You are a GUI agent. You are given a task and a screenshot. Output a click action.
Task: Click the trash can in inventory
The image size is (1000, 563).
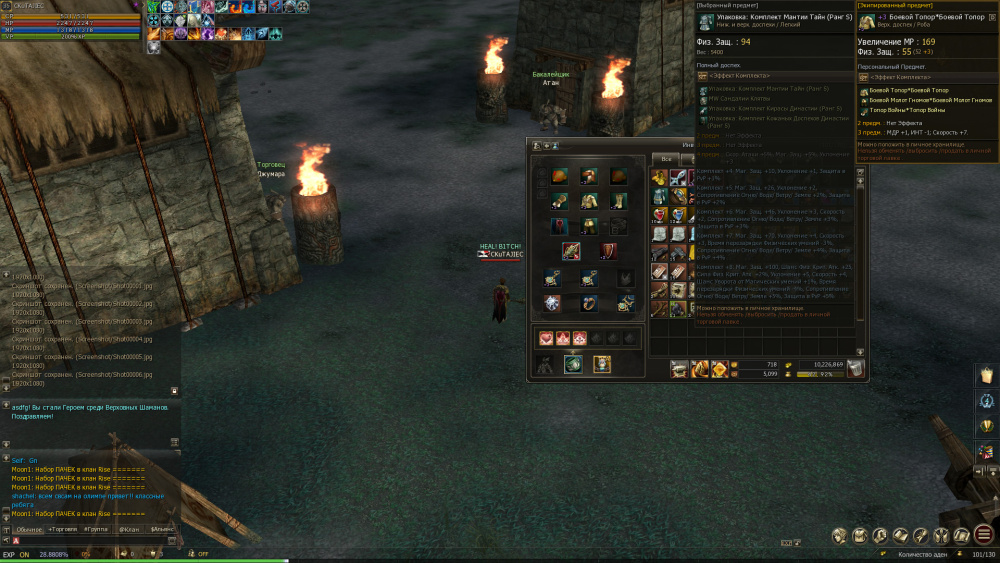coord(856,369)
